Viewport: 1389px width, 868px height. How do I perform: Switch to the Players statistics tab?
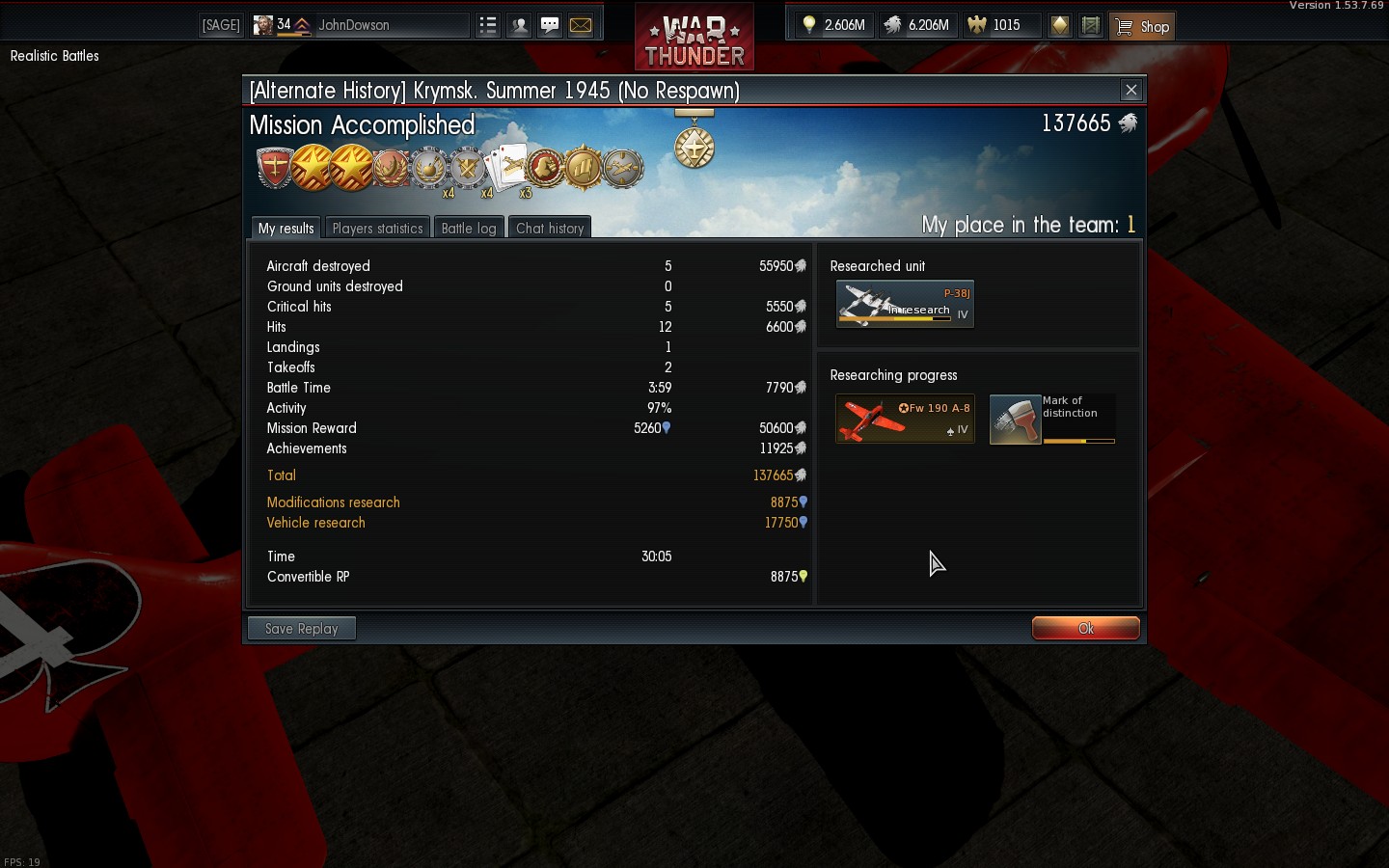(377, 229)
